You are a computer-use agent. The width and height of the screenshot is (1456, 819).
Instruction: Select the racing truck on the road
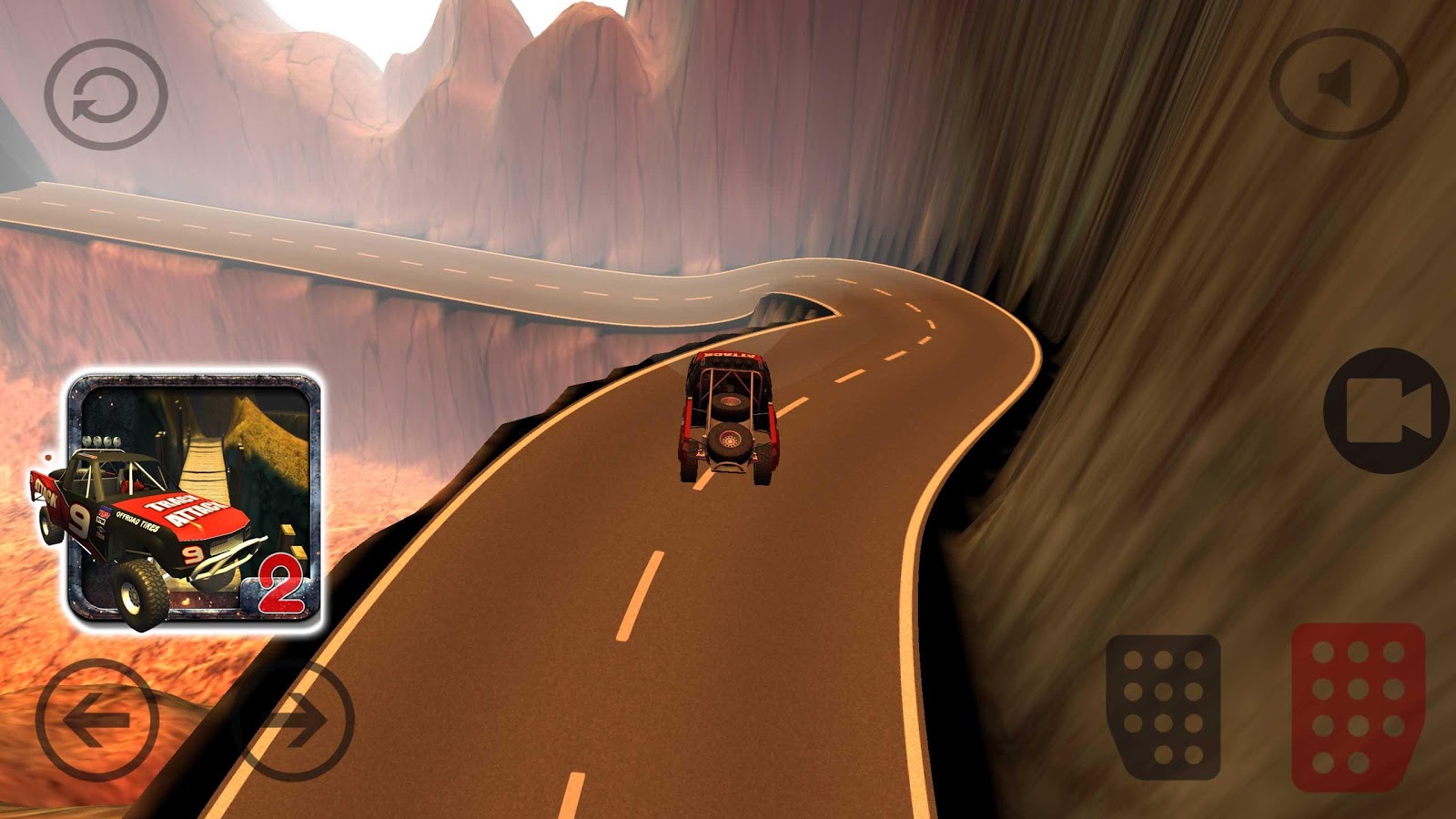tap(728, 414)
